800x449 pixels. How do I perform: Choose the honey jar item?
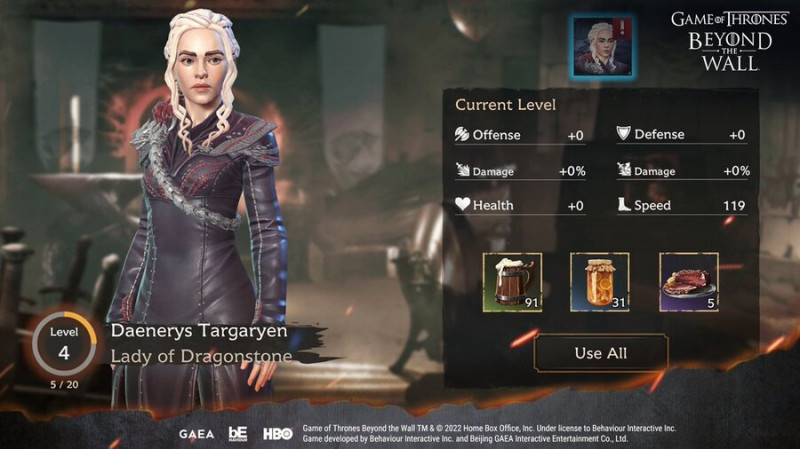point(599,281)
